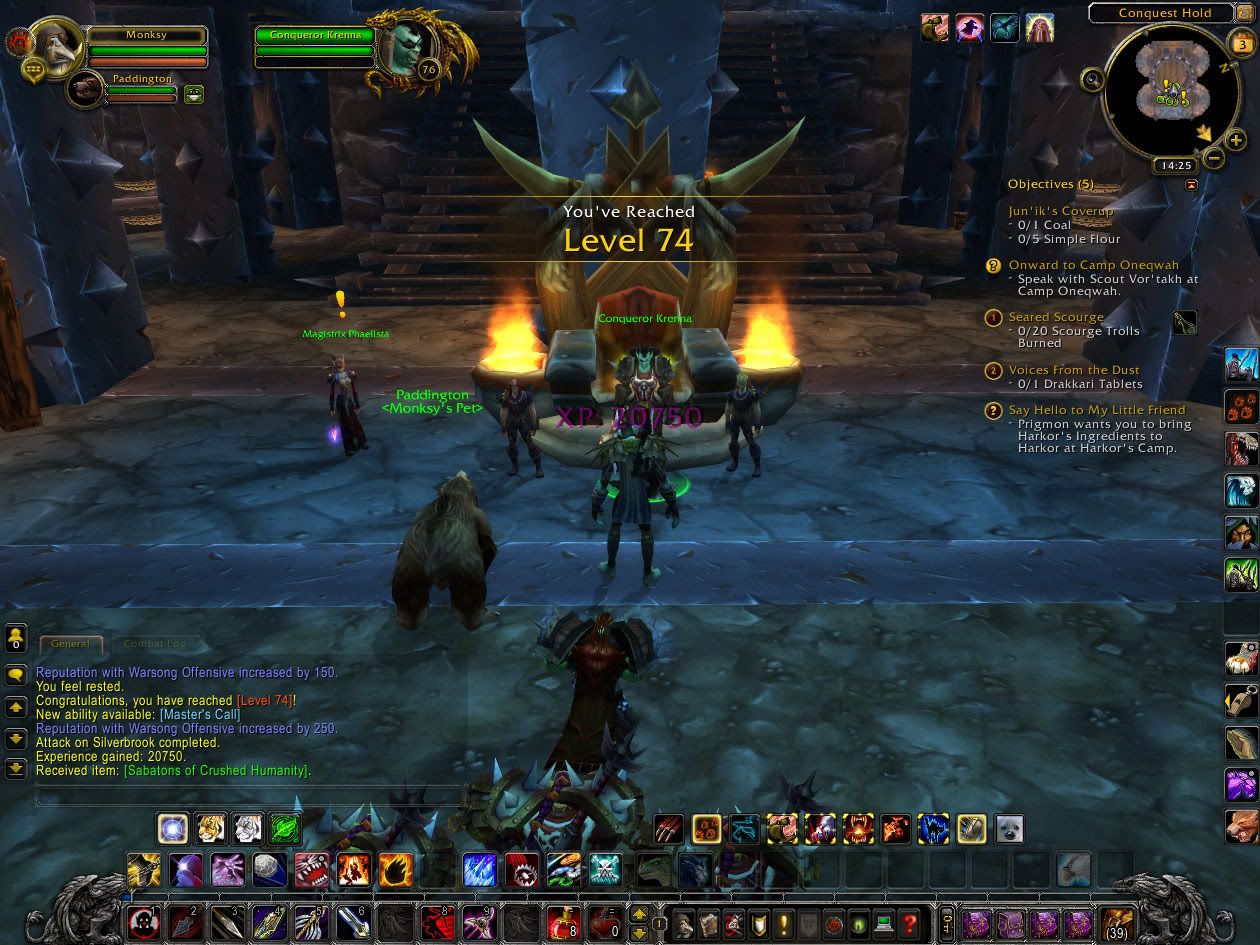Zoom out the minimap with the minus button
This screenshot has width=1260, height=945.
point(1213,157)
